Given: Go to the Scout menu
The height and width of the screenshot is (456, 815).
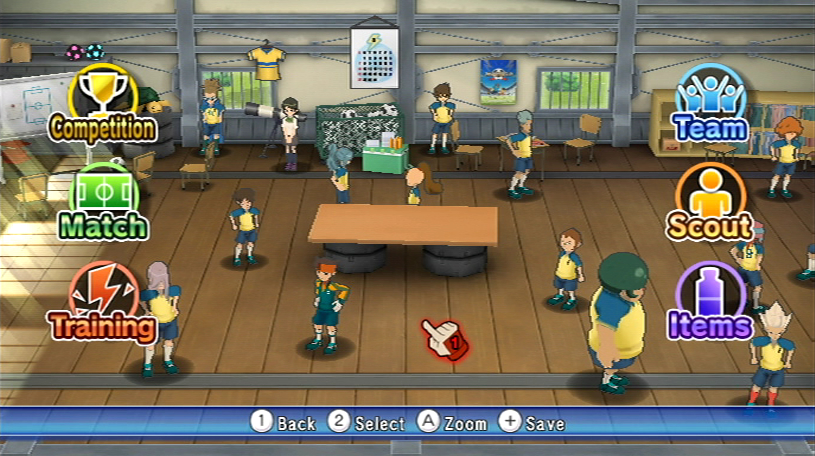Looking at the screenshot, I should [711, 203].
